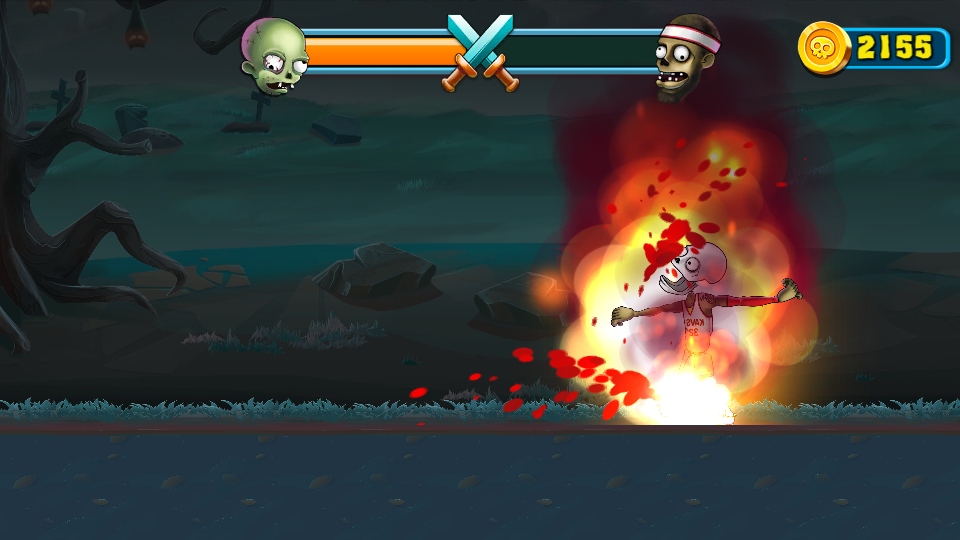Tap the crossed swords versus emblem
Image resolution: width=960 pixels, height=540 pixels.
480,52
